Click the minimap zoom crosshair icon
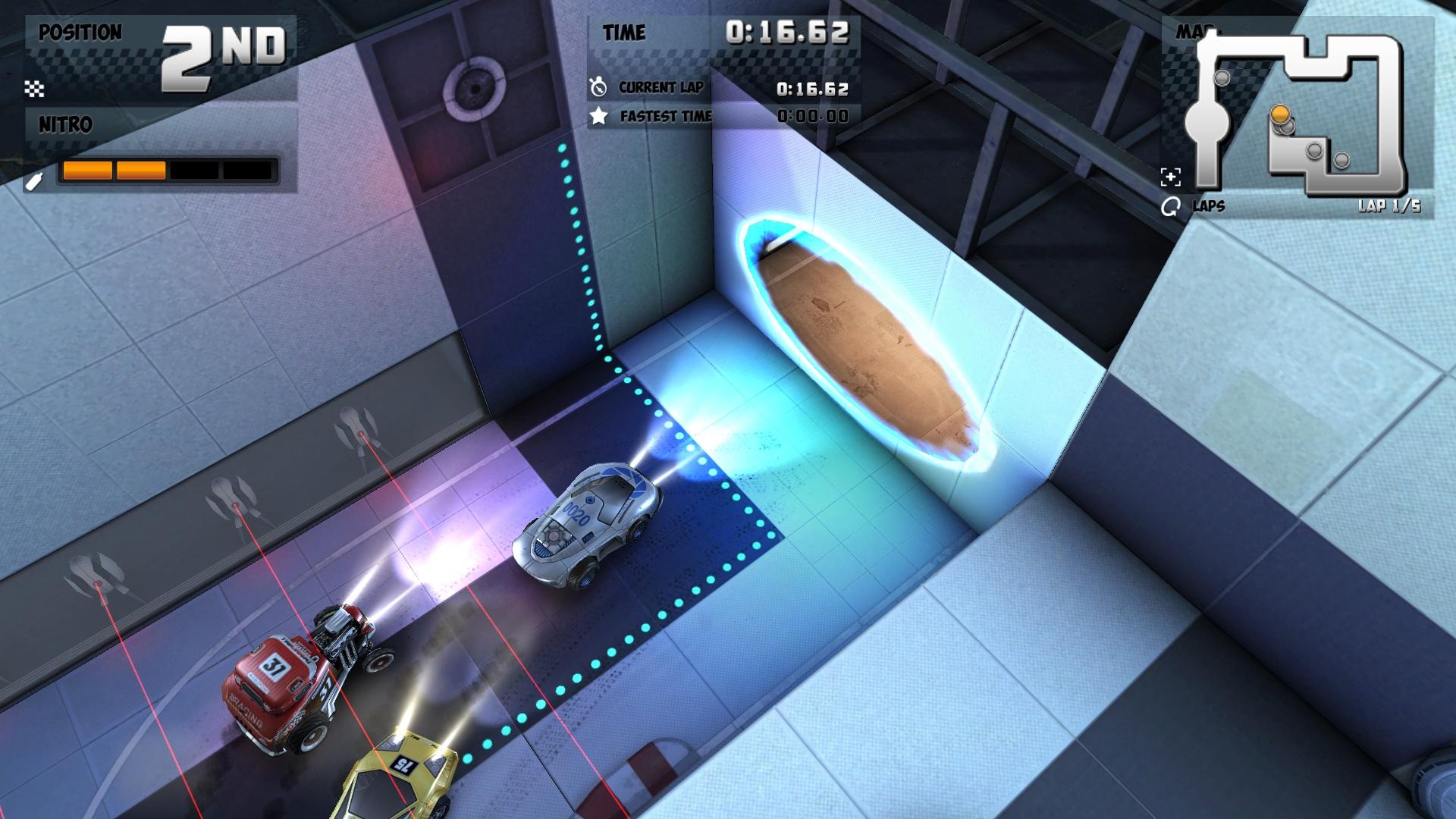The height and width of the screenshot is (819, 1456). coord(1172,176)
